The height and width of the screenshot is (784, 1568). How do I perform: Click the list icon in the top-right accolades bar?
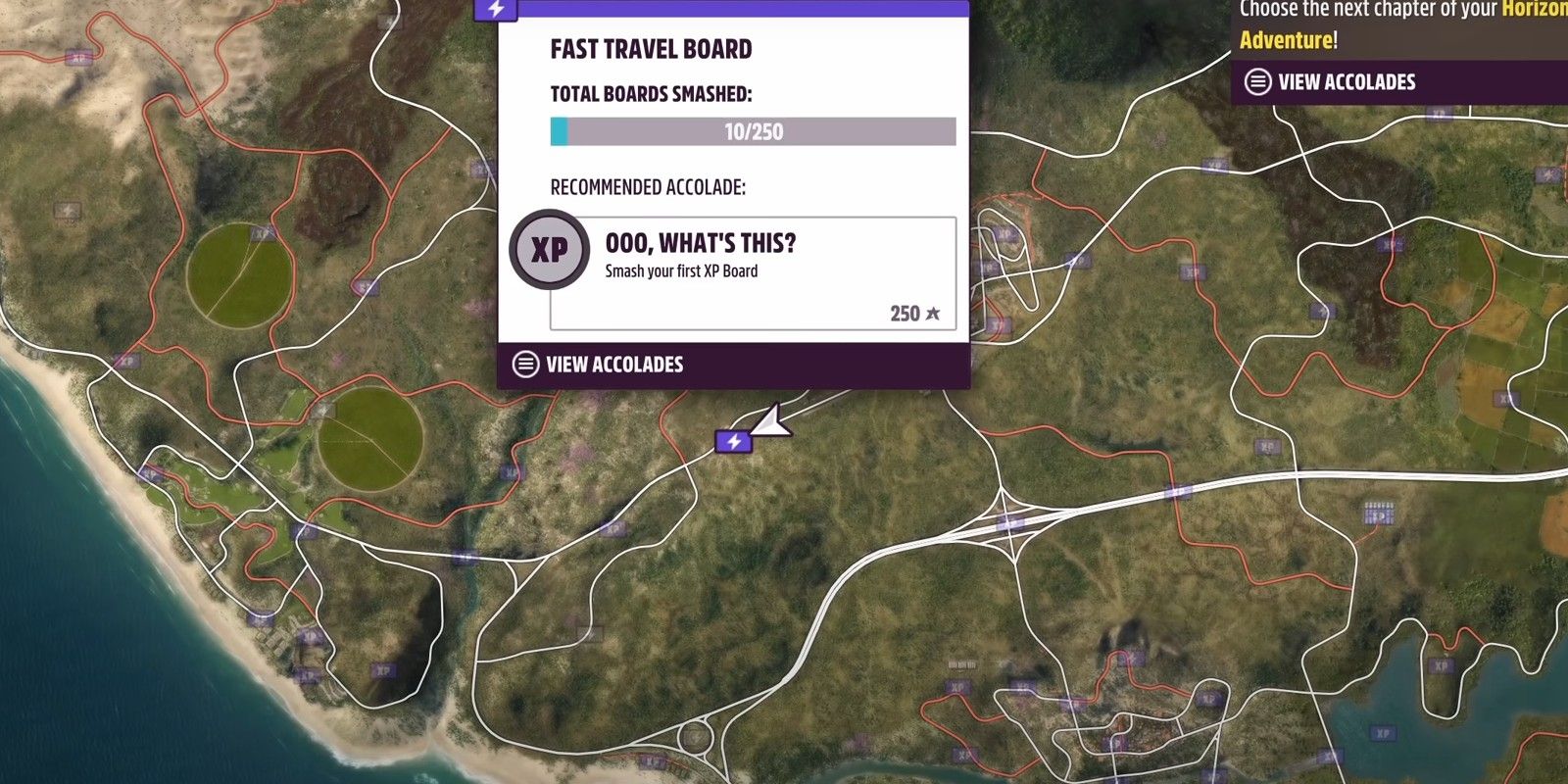[x=1258, y=81]
